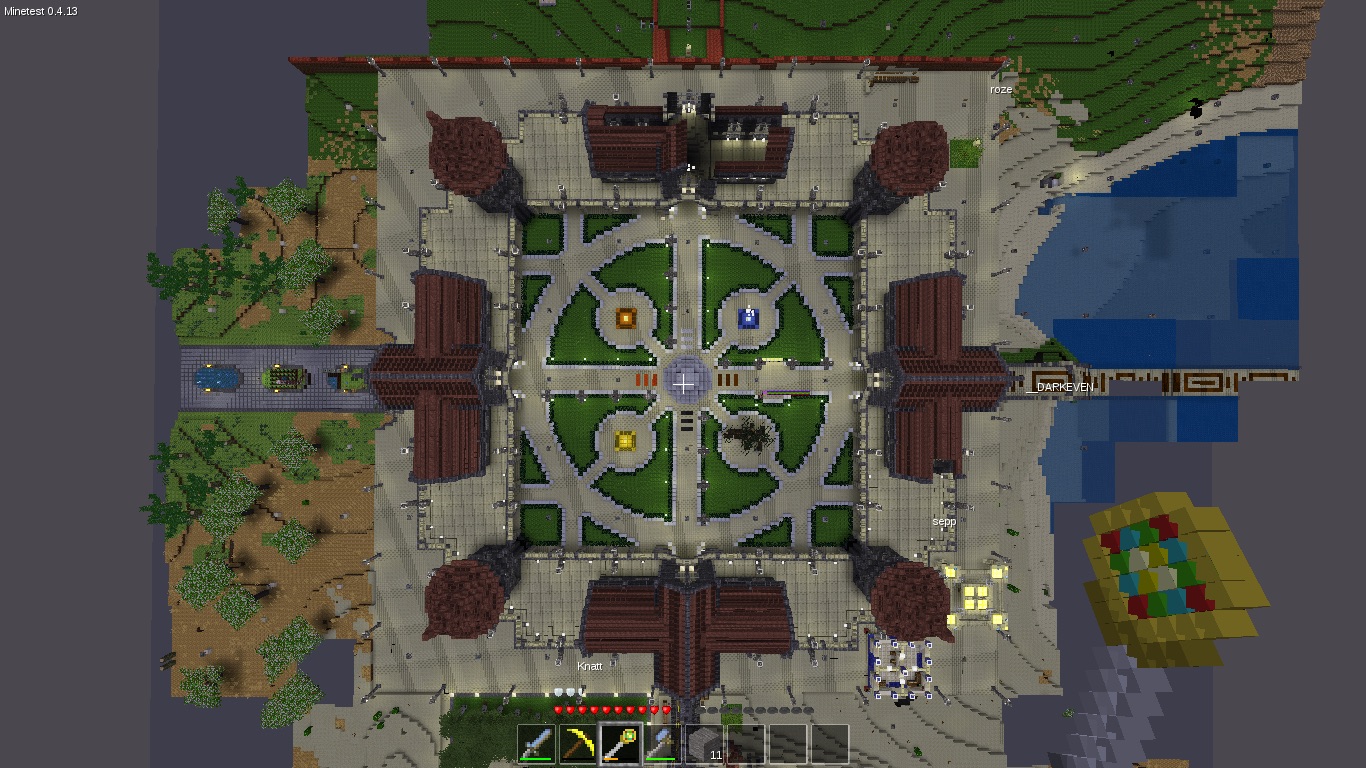Click the first empty hotbar slot
The width and height of the screenshot is (1366, 768).
[748, 742]
